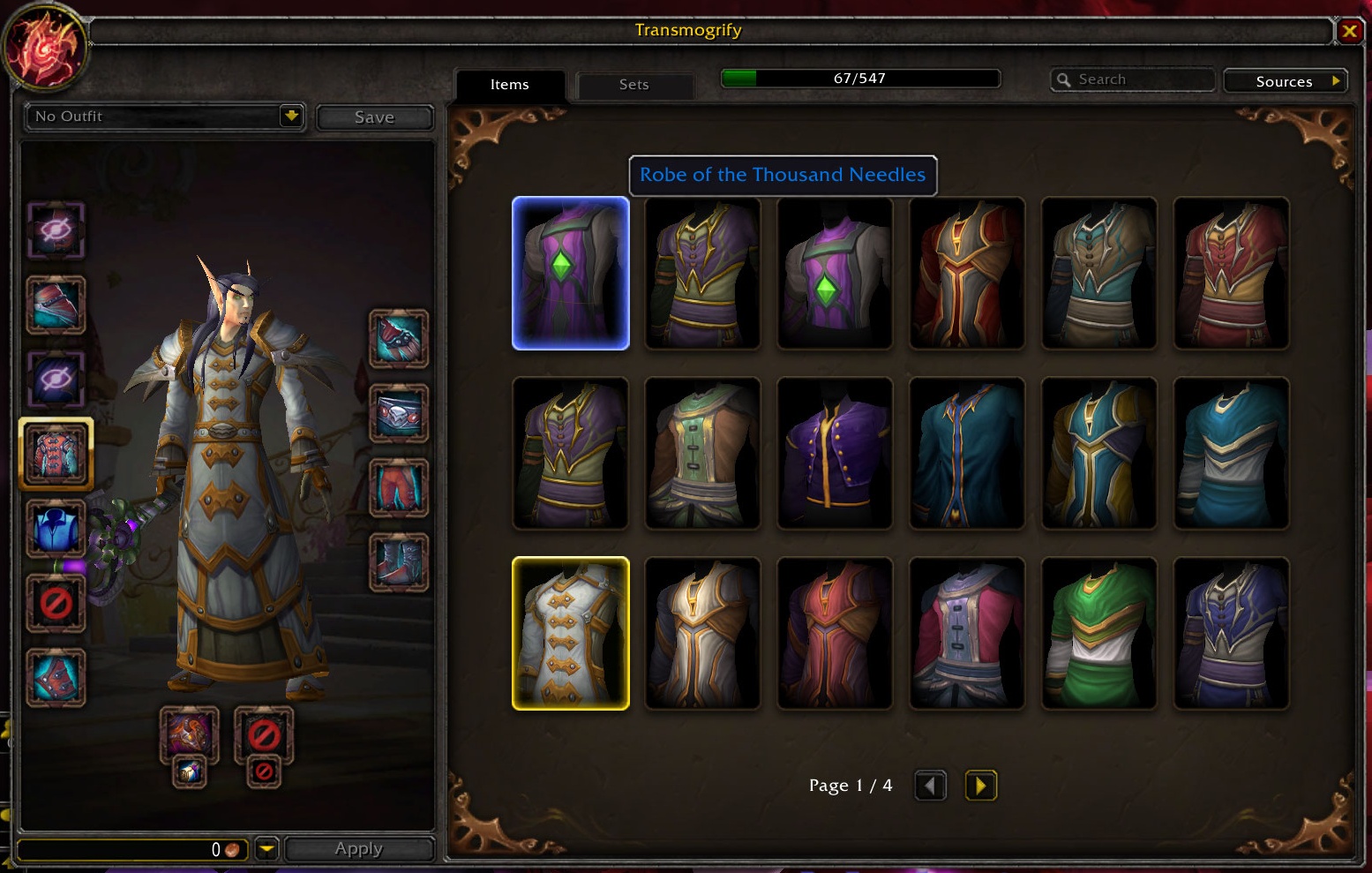Go to the next appearance page
Image resolution: width=1372 pixels, height=873 pixels.
click(980, 785)
